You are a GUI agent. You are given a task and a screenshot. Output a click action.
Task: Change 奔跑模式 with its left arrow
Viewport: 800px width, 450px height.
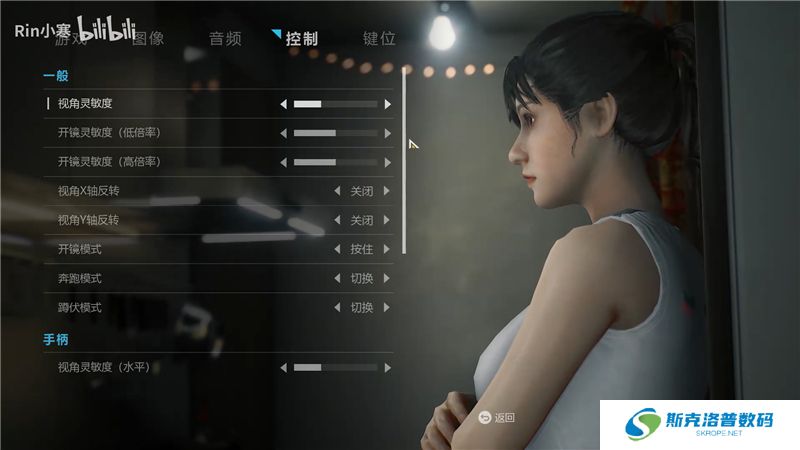[337, 278]
